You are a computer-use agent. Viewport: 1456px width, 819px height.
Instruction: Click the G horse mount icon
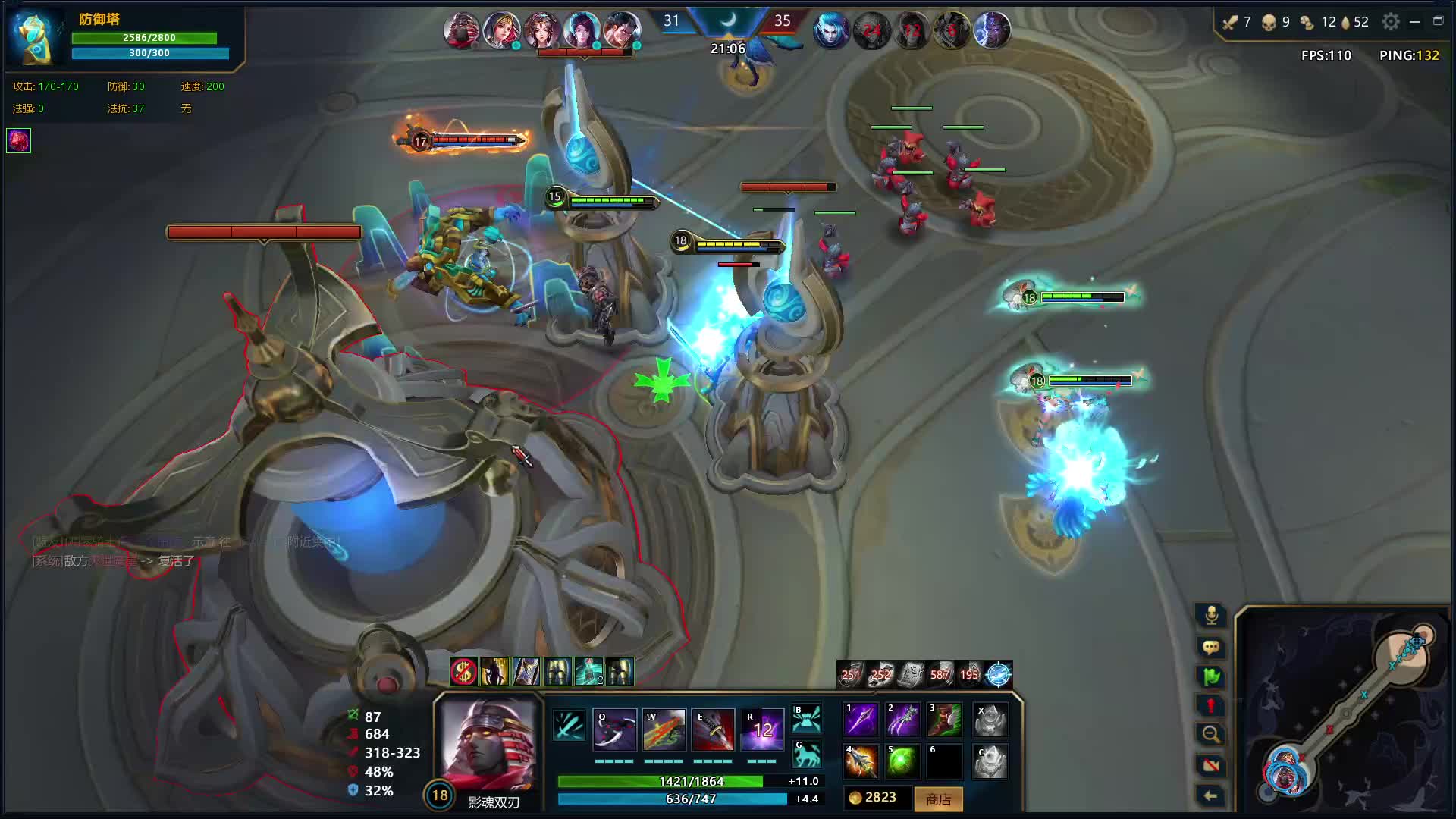pyautogui.click(x=806, y=755)
